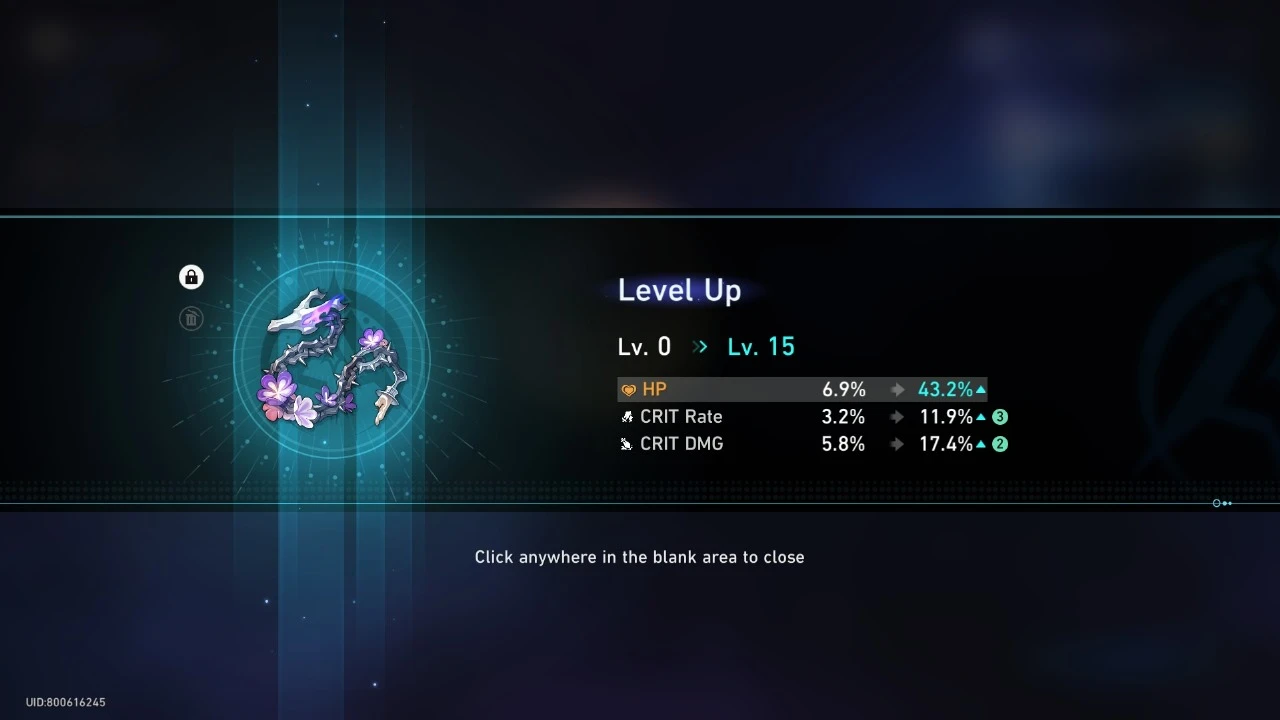The image size is (1280, 720).
Task: Click the teal increase triangle next to 43.2%
Action: coord(981,389)
